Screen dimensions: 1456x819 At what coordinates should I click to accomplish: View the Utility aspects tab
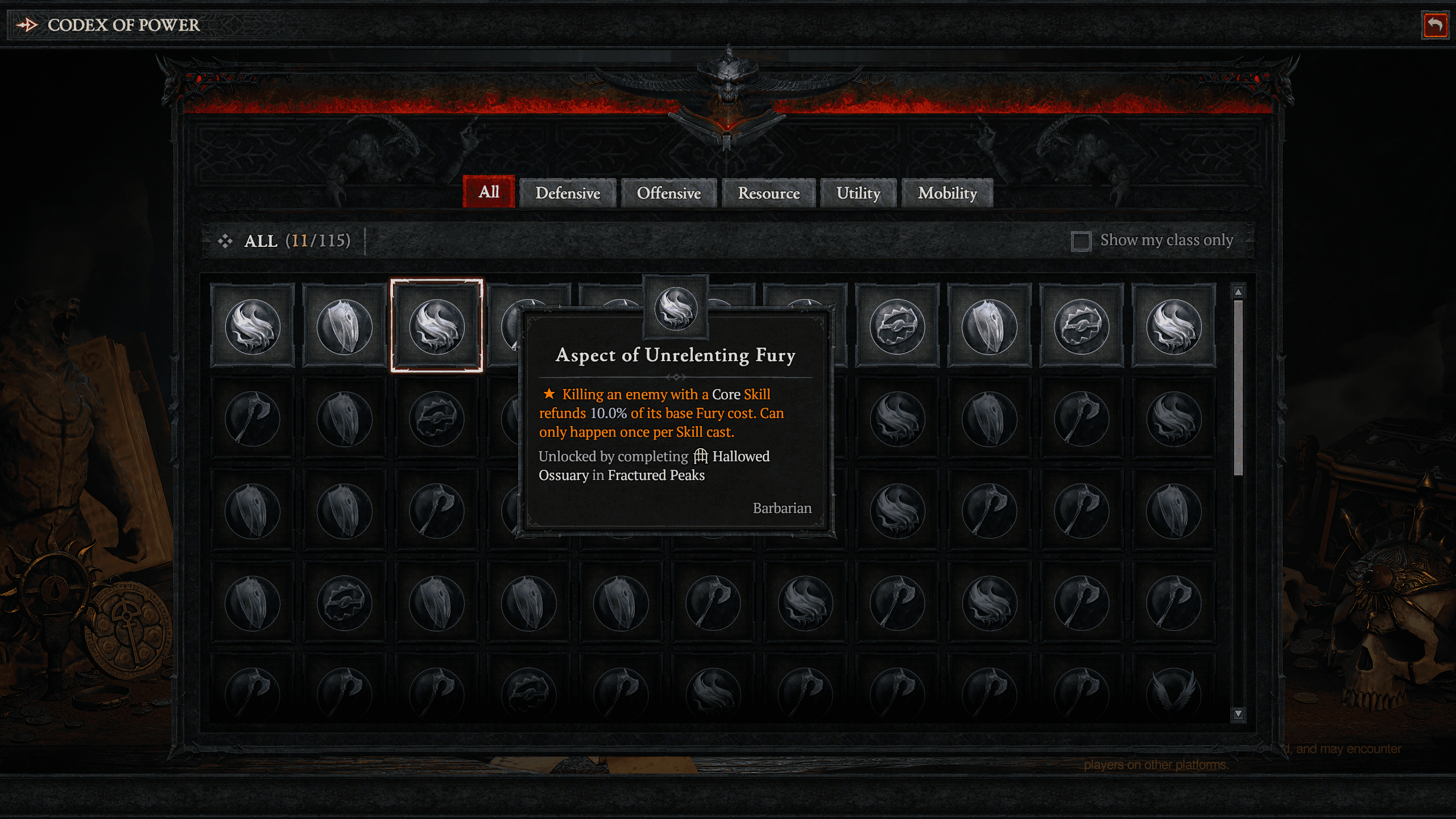tap(857, 193)
